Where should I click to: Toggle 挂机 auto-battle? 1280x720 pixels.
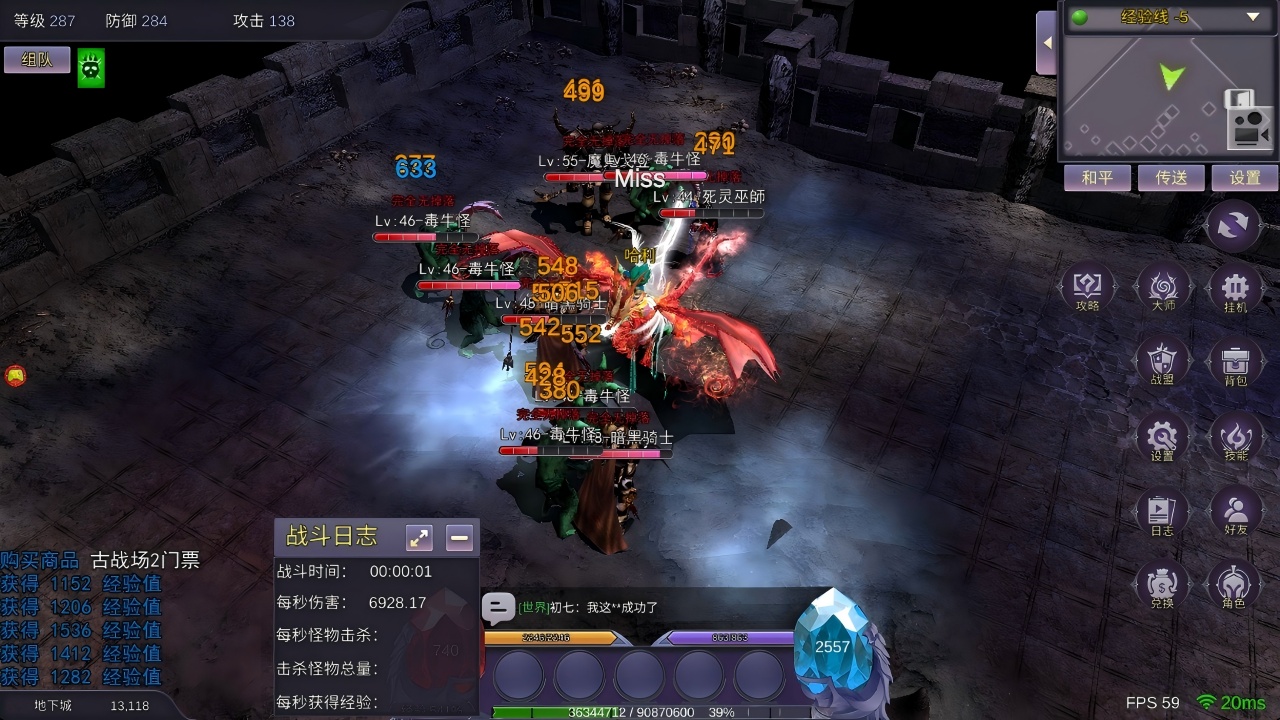click(x=1235, y=289)
